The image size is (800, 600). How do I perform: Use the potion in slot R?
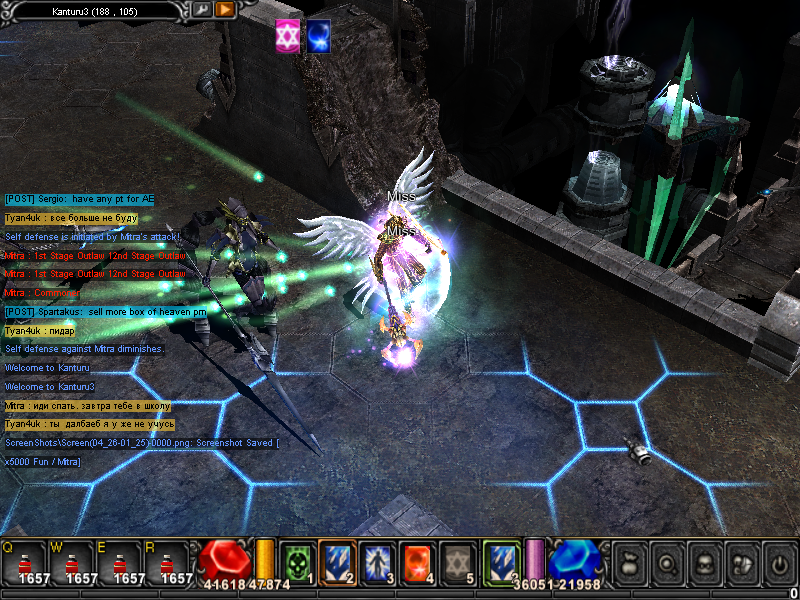tap(168, 562)
